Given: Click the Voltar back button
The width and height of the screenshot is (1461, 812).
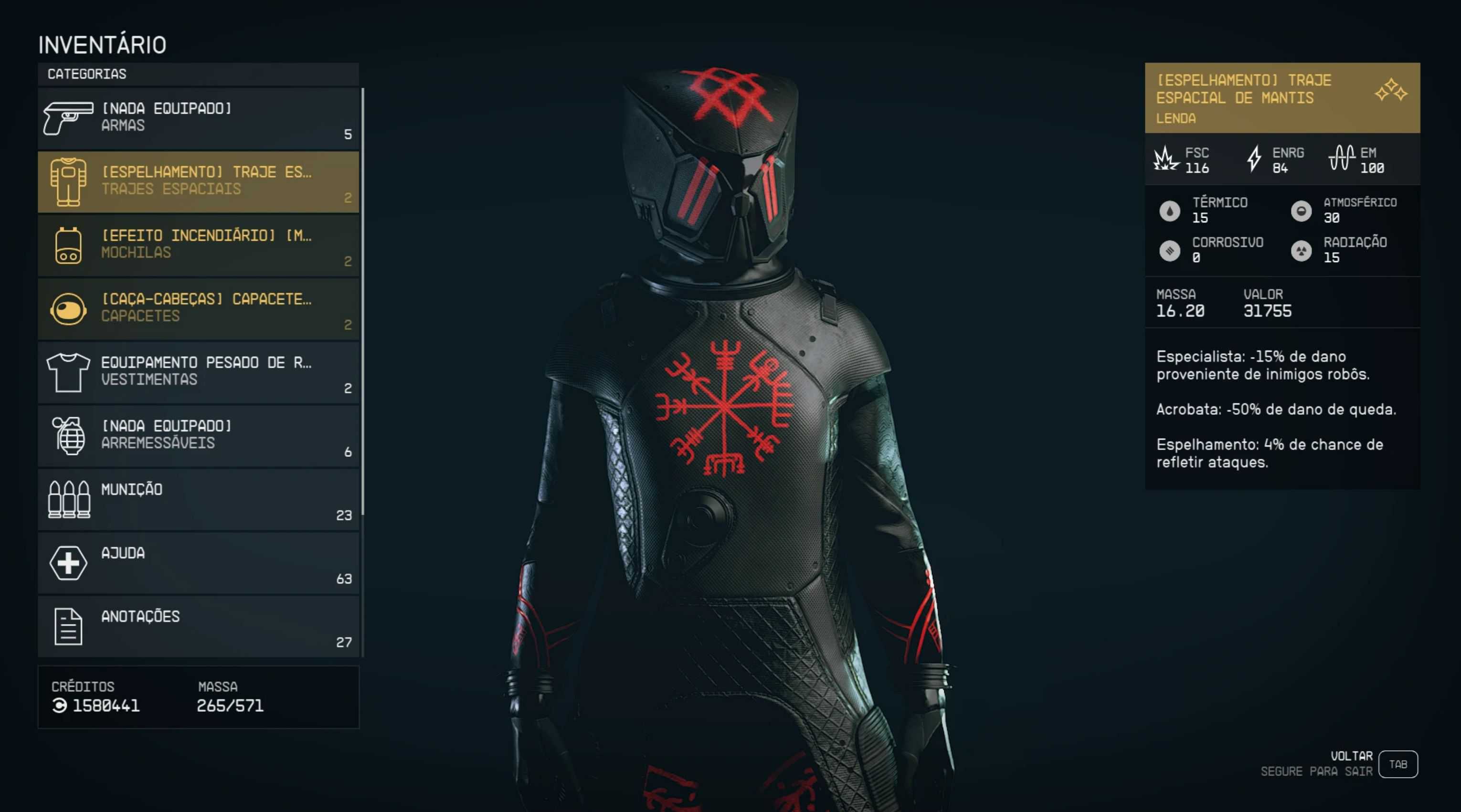Looking at the screenshot, I should tap(1397, 764).
